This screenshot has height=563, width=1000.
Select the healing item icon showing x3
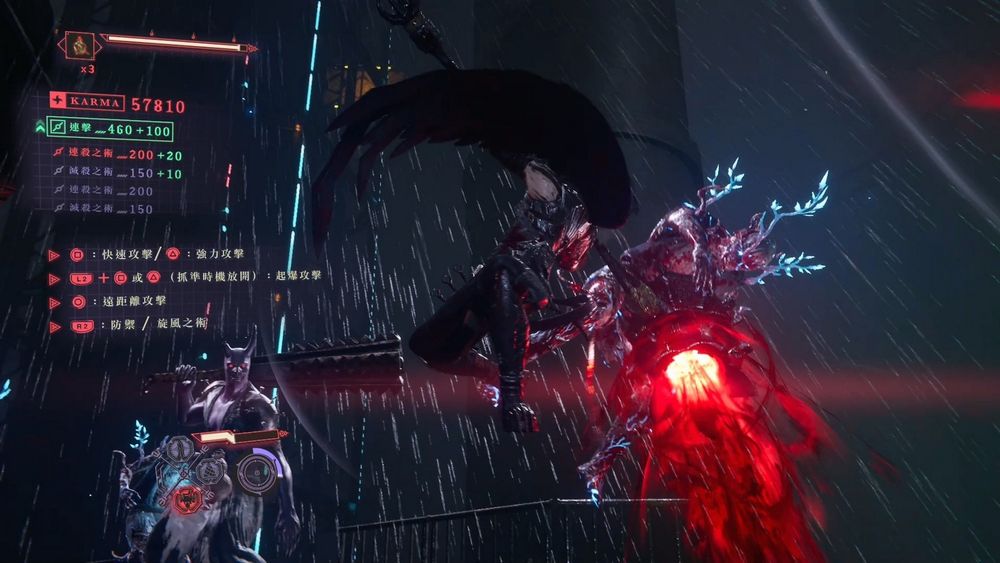(x=78, y=45)
